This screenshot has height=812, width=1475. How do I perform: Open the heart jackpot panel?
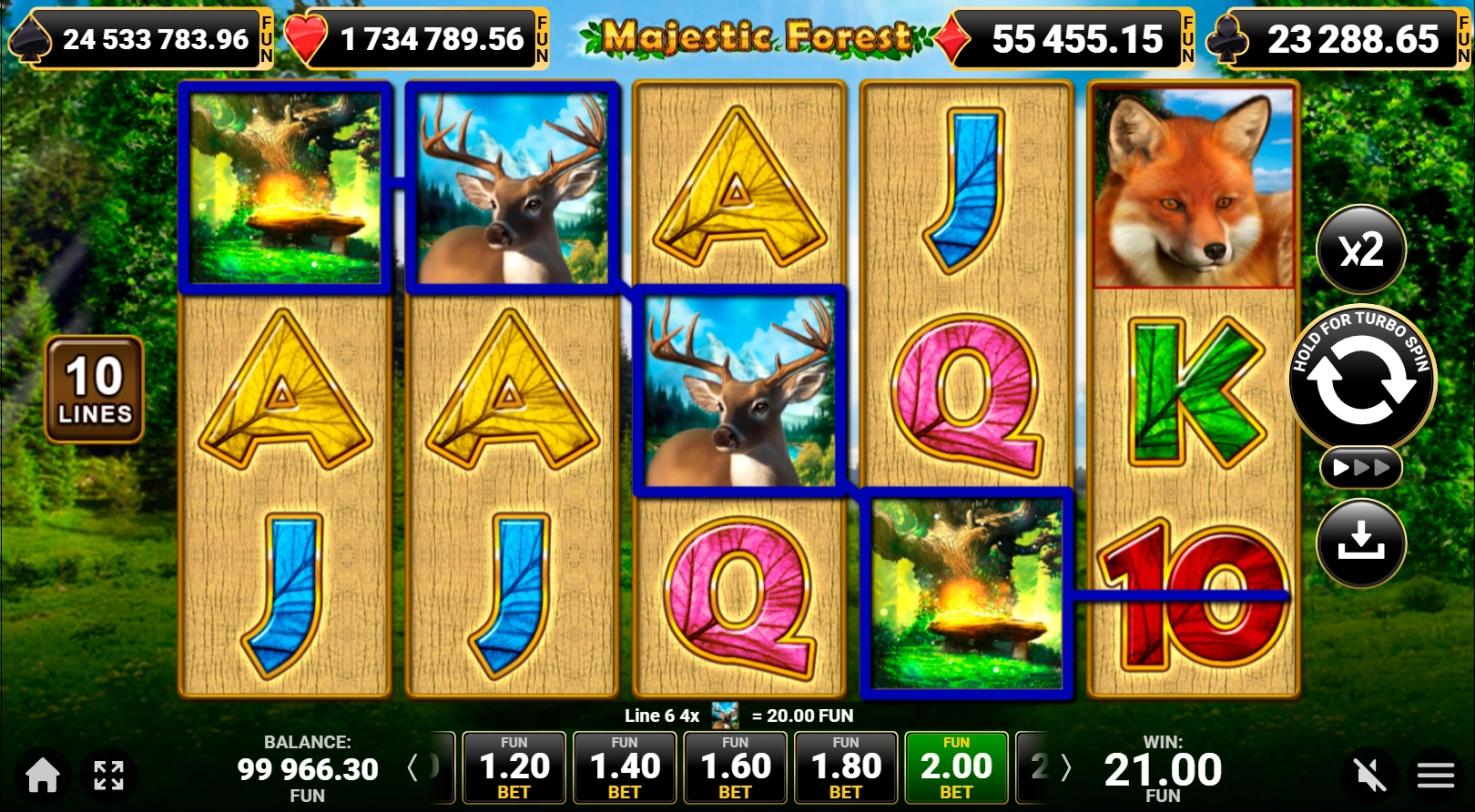417,39
